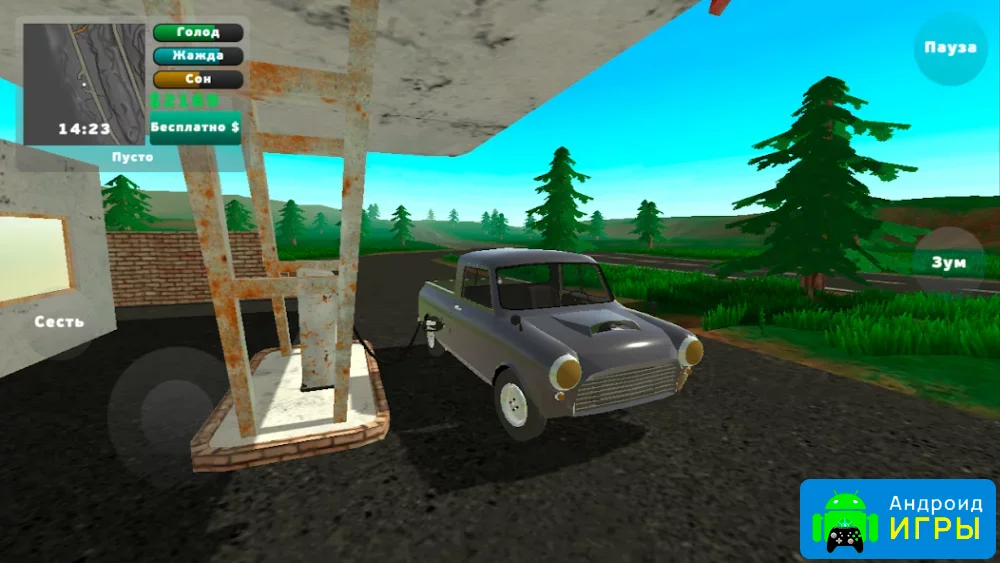Image resolution: width=1000 pixels, height=563 pixels.
Task: Open the Андроид ИГРЫ watermark logo
Action: pyautogui.click(x=897, y=520)
